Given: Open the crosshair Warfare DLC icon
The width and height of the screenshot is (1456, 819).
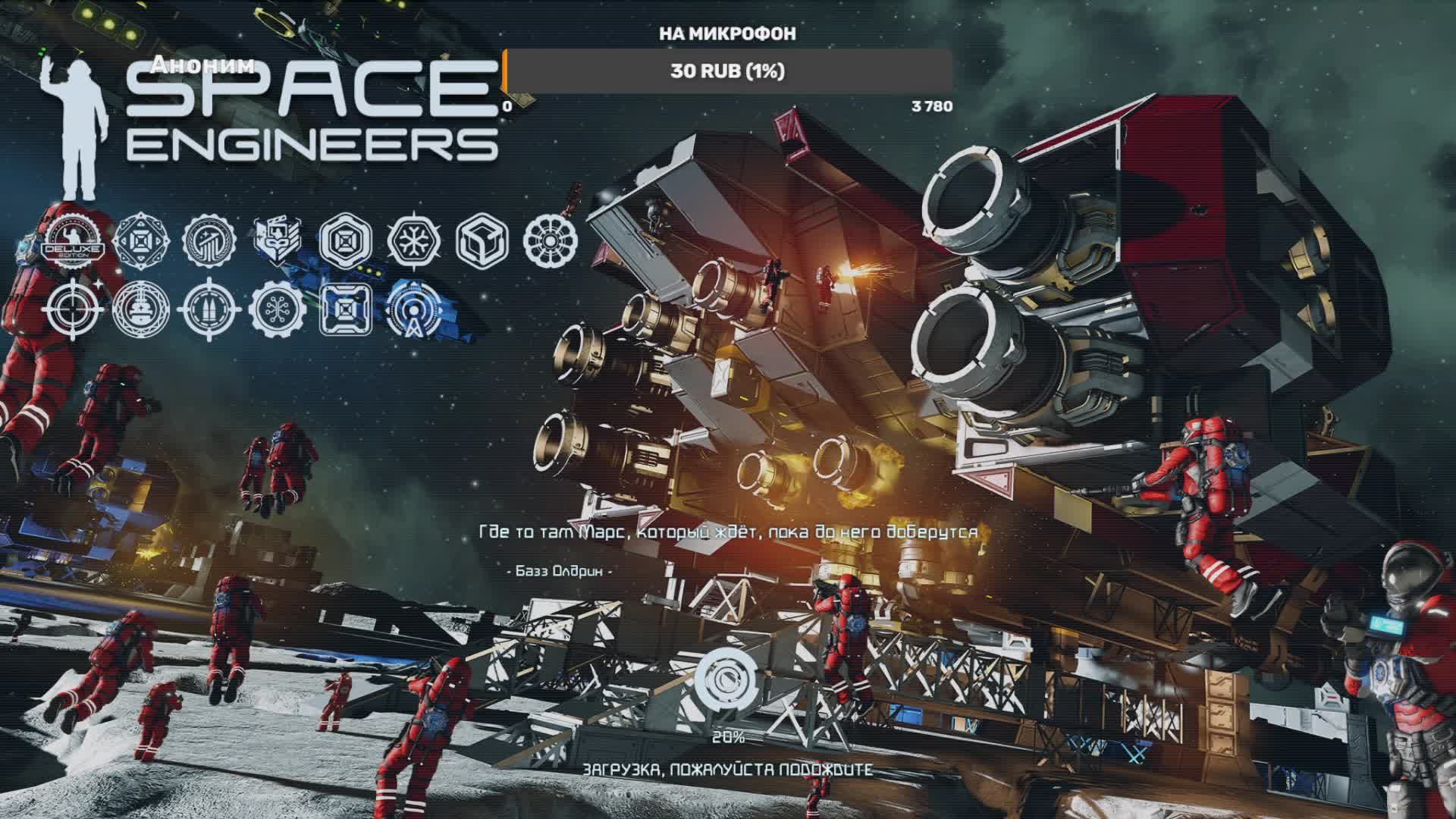Looking at the screenshot, I should [73, 309].
